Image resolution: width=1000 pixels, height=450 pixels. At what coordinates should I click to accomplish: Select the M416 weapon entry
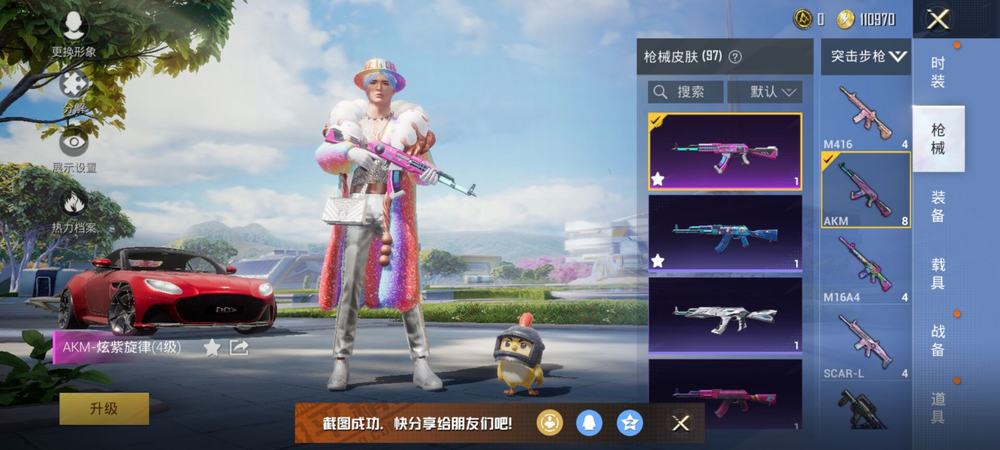click(865, 116)
